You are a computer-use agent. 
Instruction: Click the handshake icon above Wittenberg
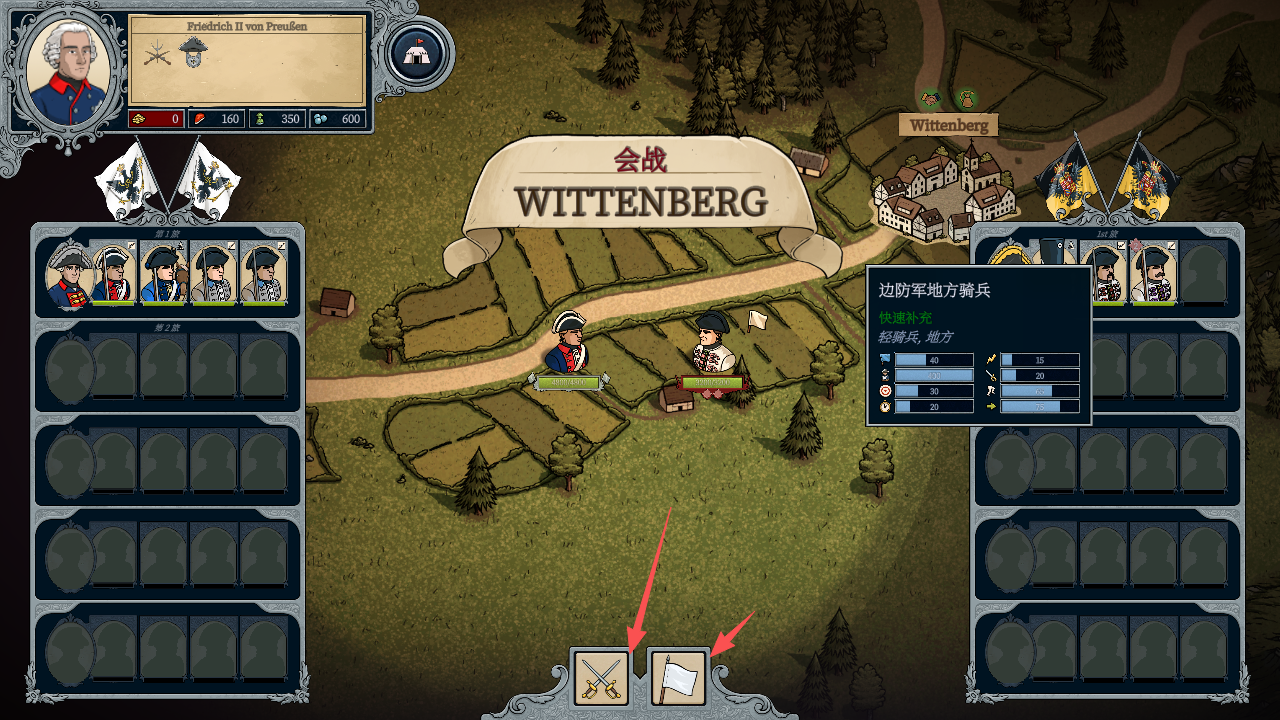pos(931,98)
